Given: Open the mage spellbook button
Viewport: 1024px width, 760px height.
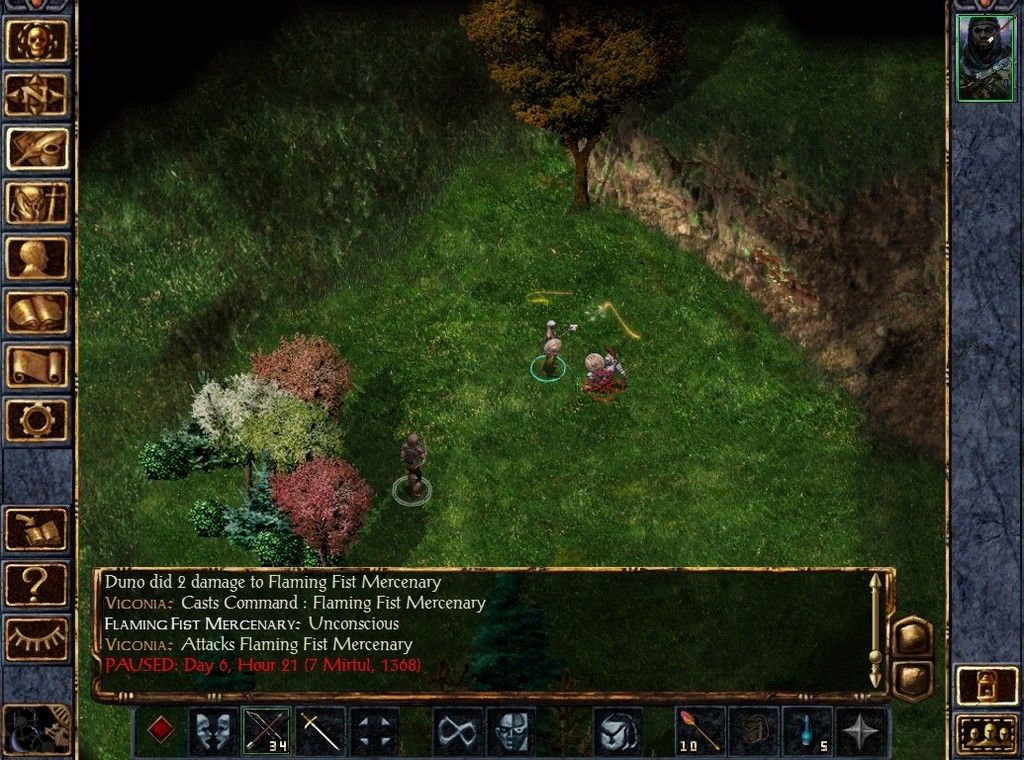Looking at the screenshot, I should point(38,311).
